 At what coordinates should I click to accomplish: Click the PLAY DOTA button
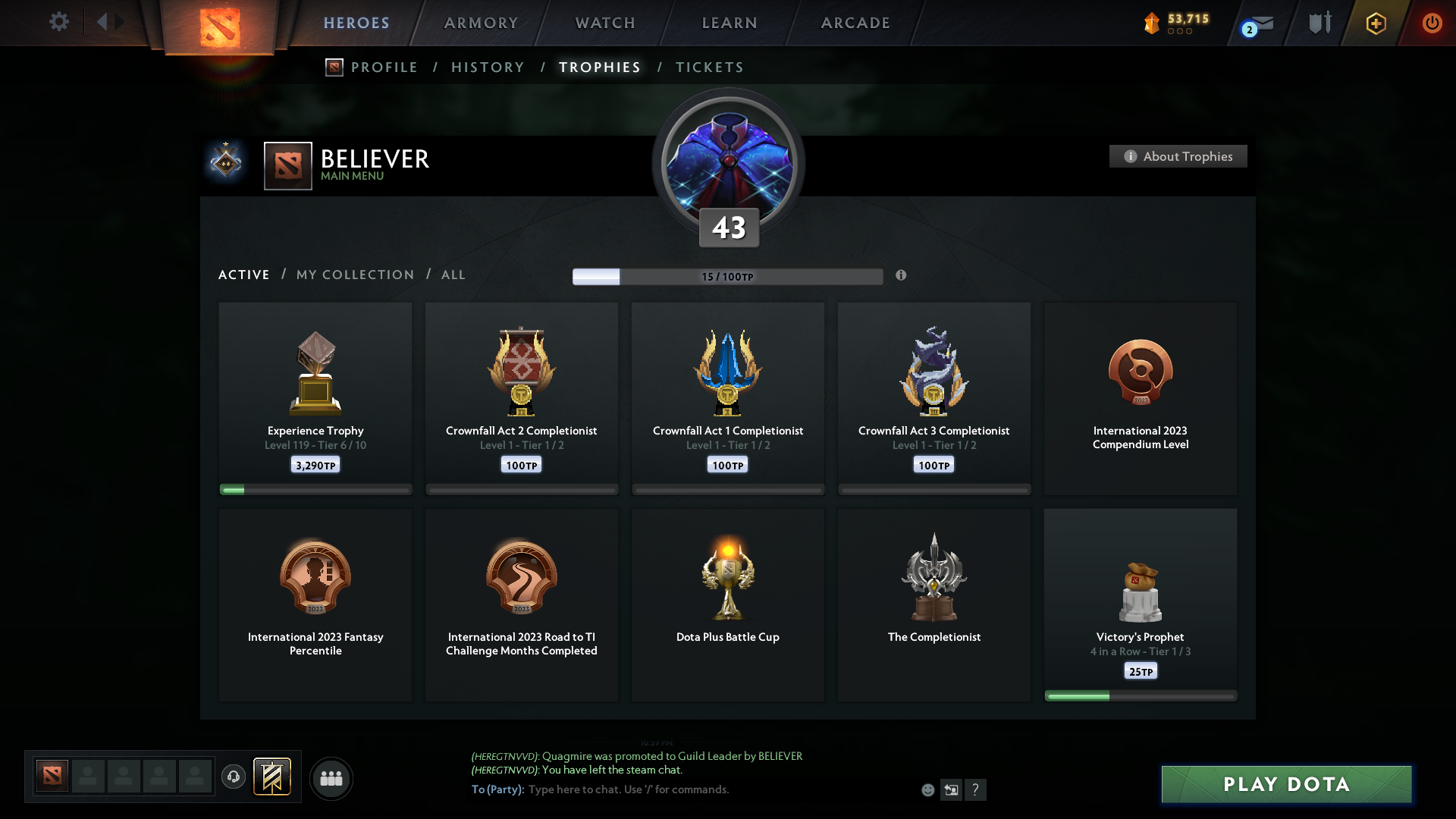(1285, 785)
